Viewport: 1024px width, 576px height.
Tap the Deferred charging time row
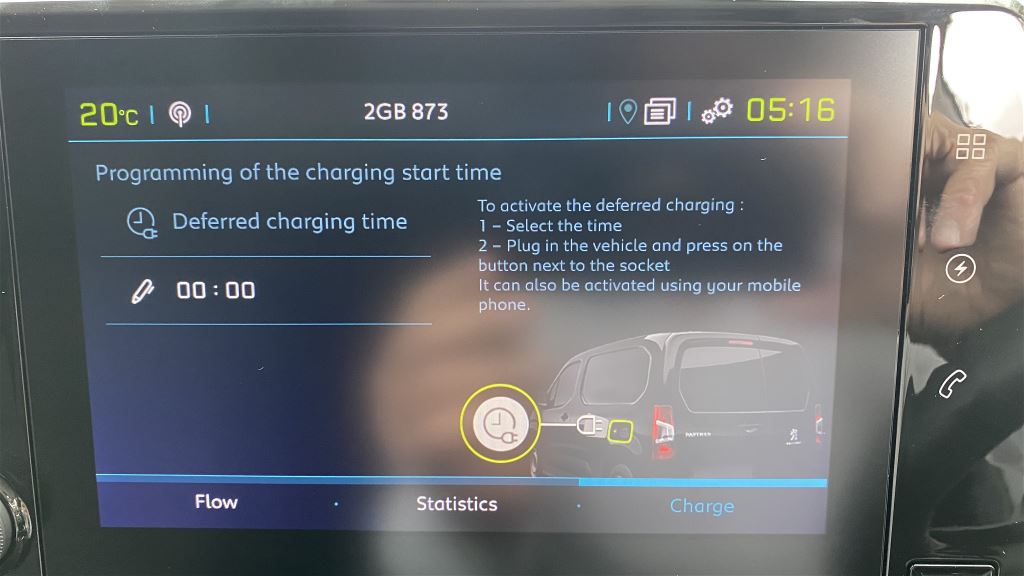coord(268,222)
